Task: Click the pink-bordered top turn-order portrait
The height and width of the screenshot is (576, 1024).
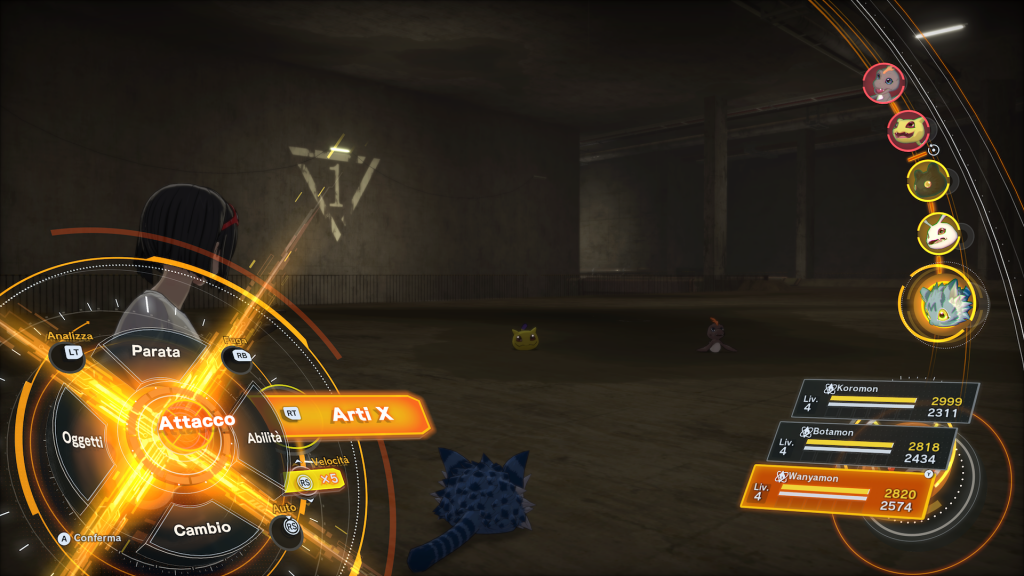Action: coord(884,82)
